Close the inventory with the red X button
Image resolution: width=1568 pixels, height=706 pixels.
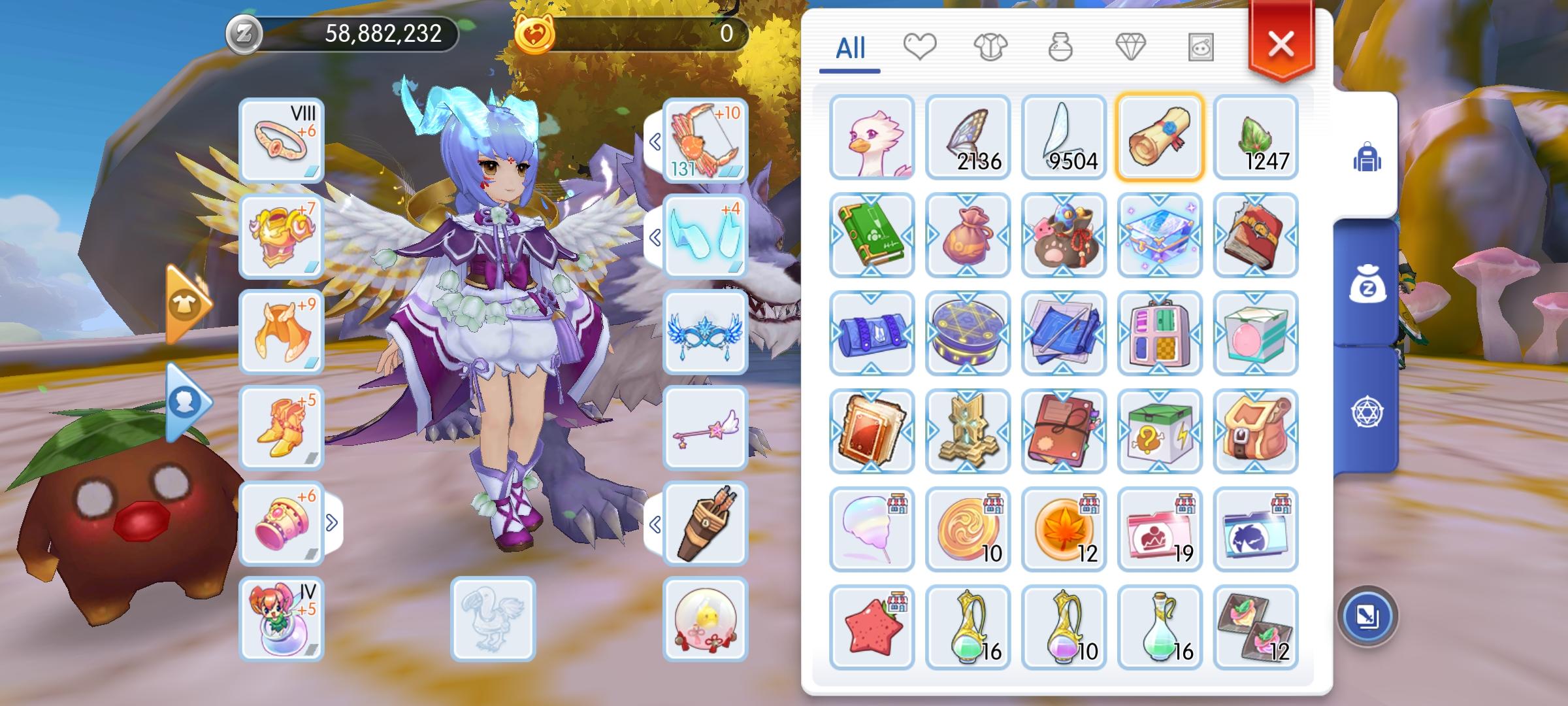[x=1279, y=44]
